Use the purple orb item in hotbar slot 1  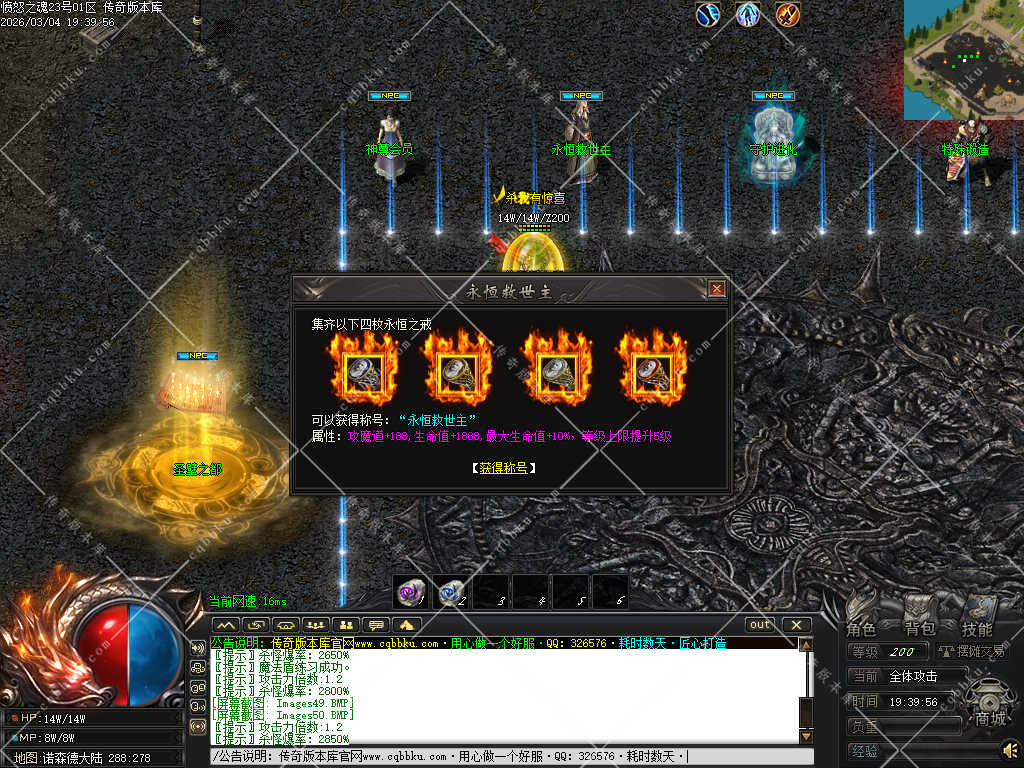[x=410, y=592]
